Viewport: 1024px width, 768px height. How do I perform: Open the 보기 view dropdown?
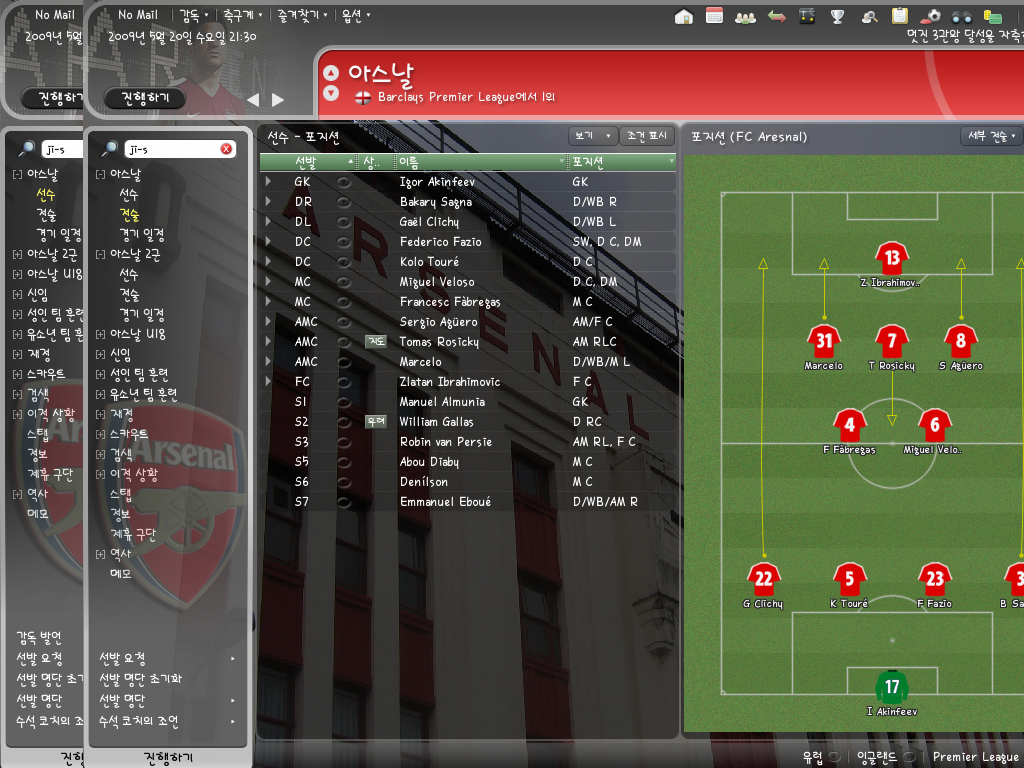pos(592,136)
